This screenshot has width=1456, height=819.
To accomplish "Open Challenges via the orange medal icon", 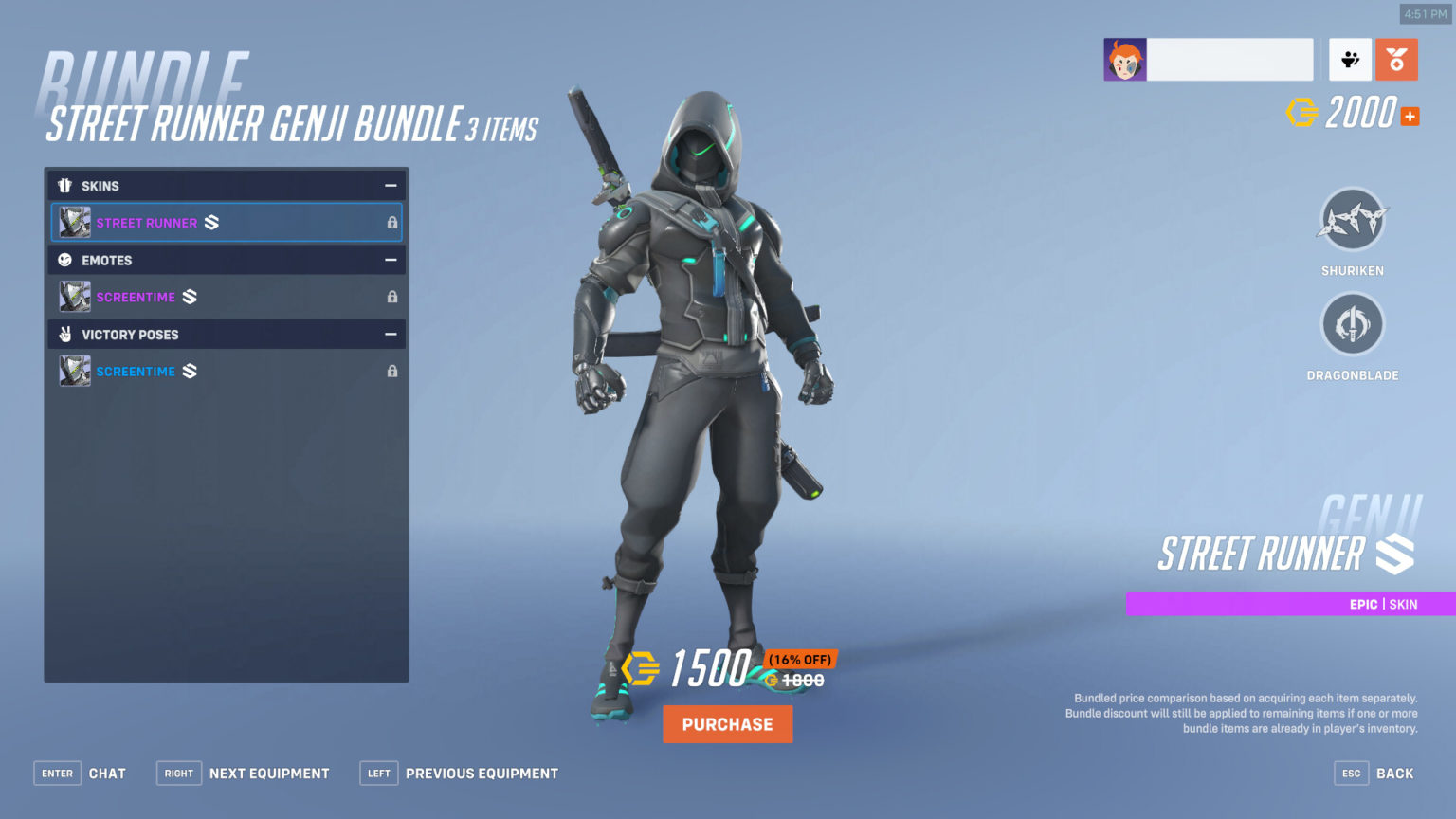I will pyautogui.click(x=1395, y=59).
